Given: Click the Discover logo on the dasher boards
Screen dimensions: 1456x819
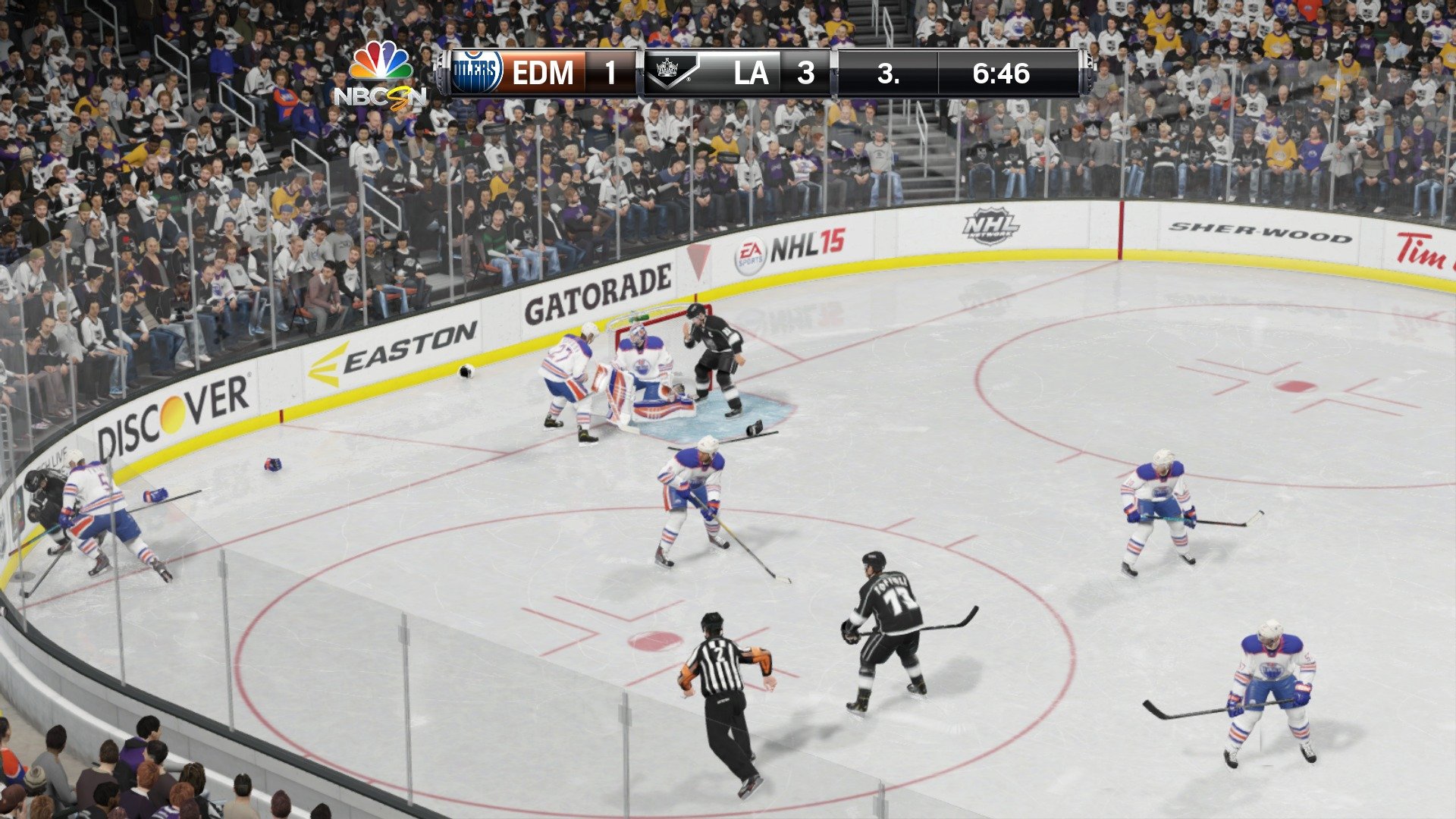Looking at the screenshot, I should [x=171, y=407].
